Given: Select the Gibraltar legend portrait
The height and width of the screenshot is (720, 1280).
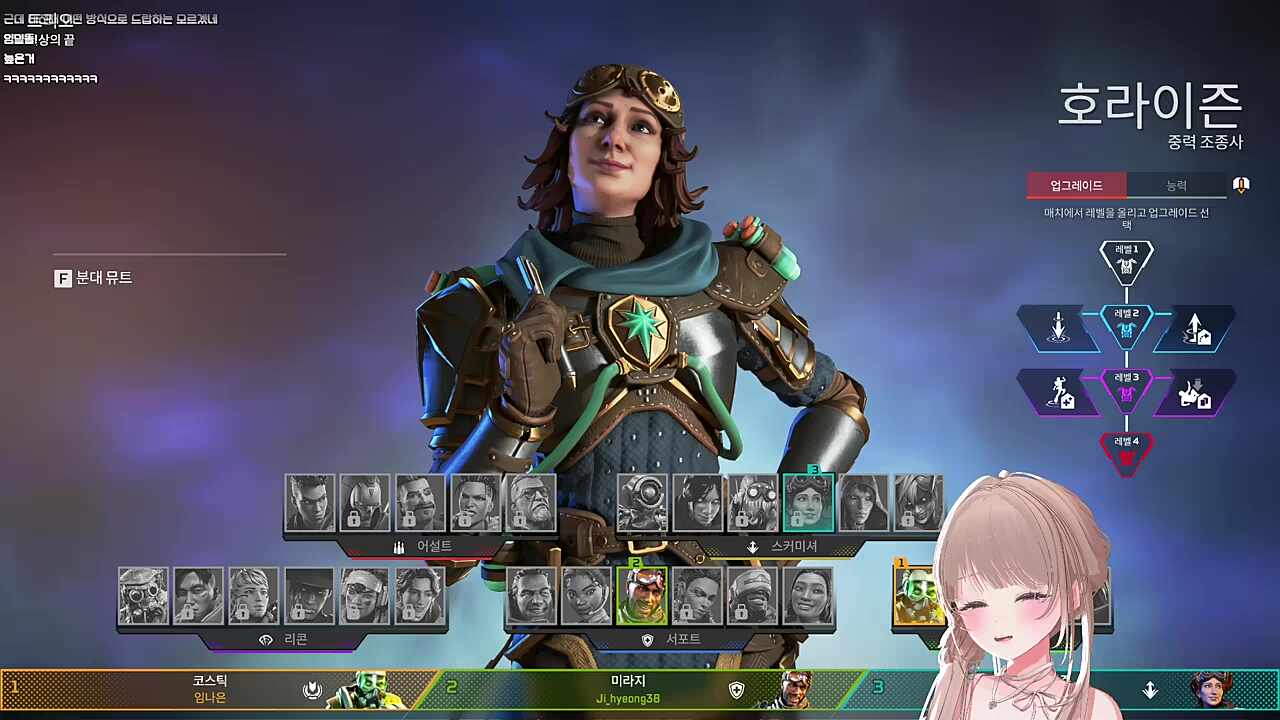Looking at the screenshot, I should [531, 597].
